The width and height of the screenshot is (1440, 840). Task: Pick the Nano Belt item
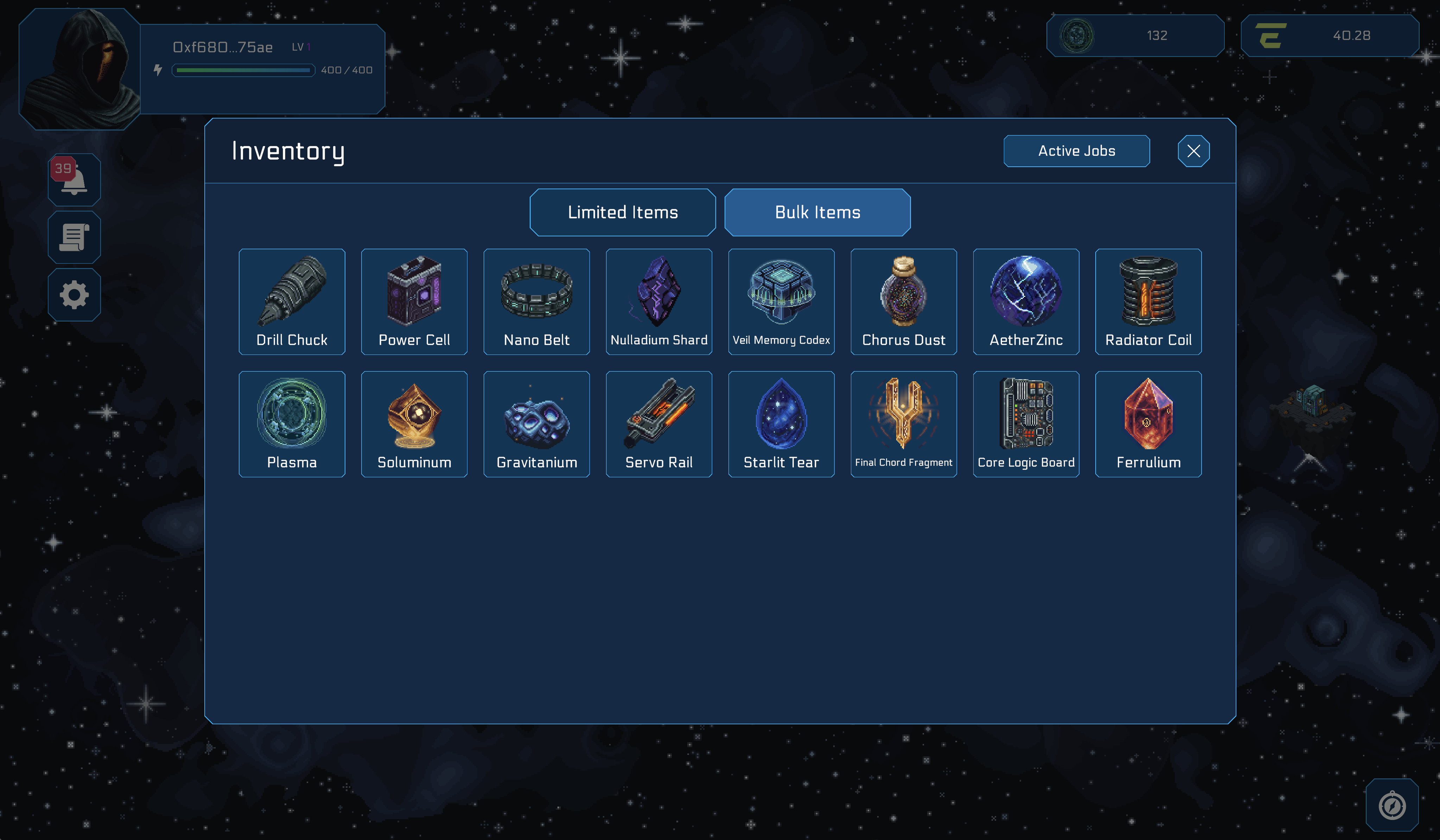click(536, 302)
